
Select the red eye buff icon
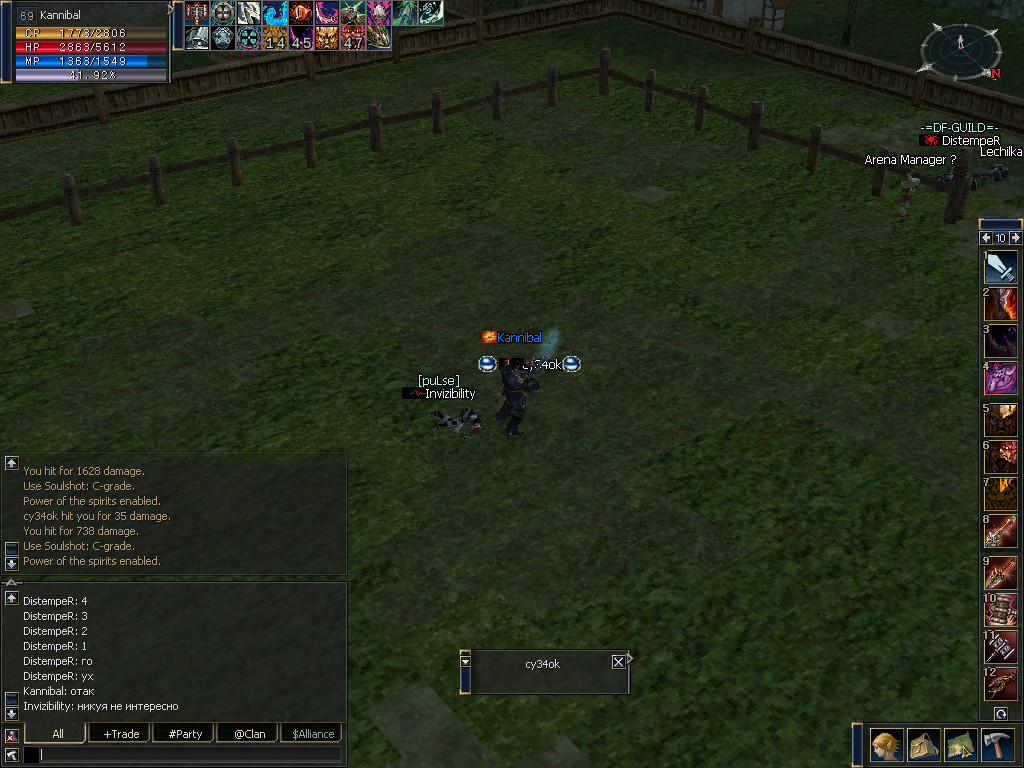(300, 13)
